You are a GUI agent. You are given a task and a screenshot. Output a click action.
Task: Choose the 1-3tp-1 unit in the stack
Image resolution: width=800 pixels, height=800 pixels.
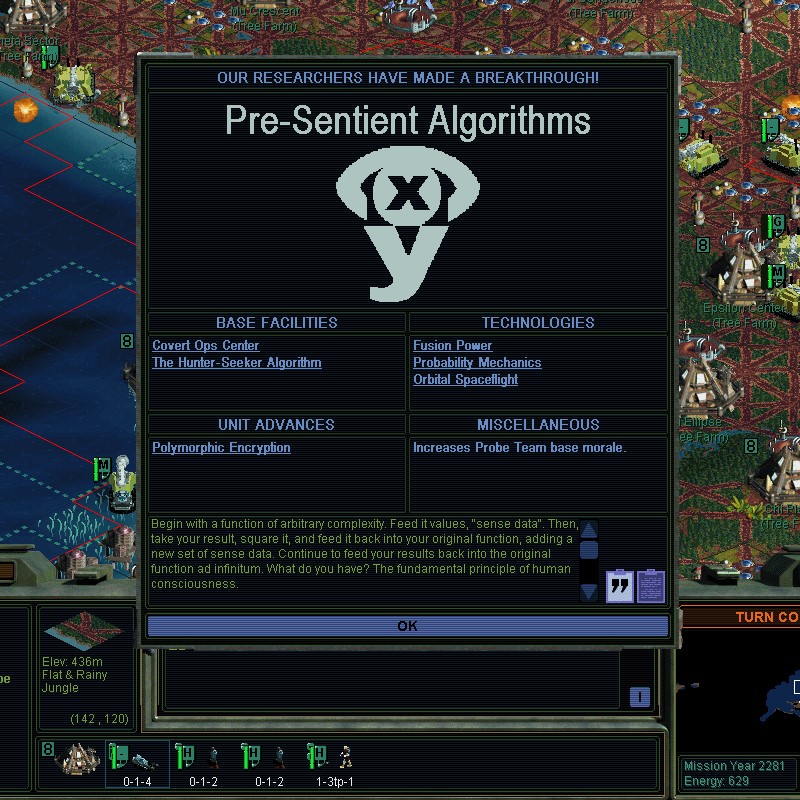(x=336, y=762)
